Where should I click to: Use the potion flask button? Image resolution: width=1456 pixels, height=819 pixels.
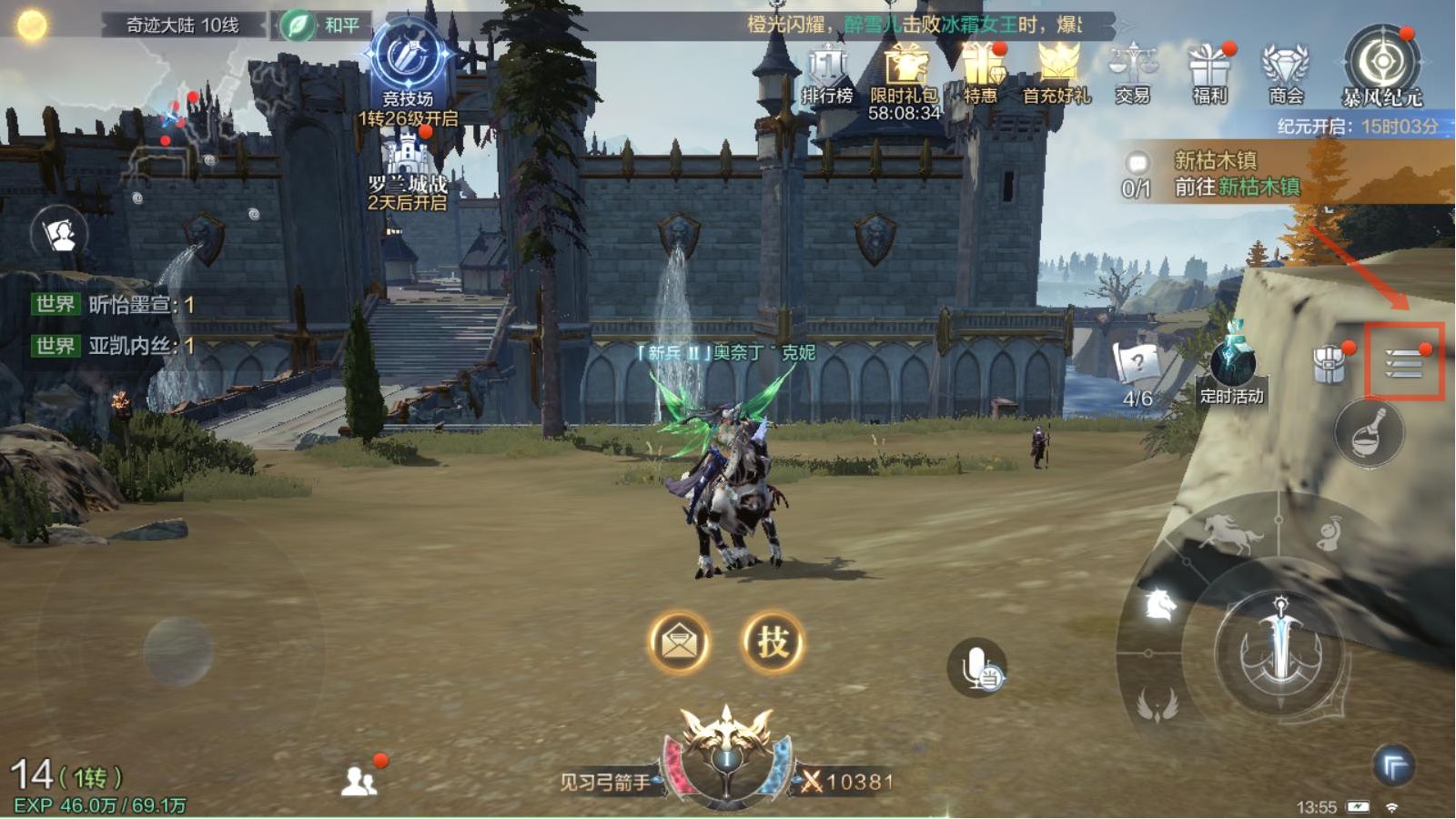(x=1369, y=433)
